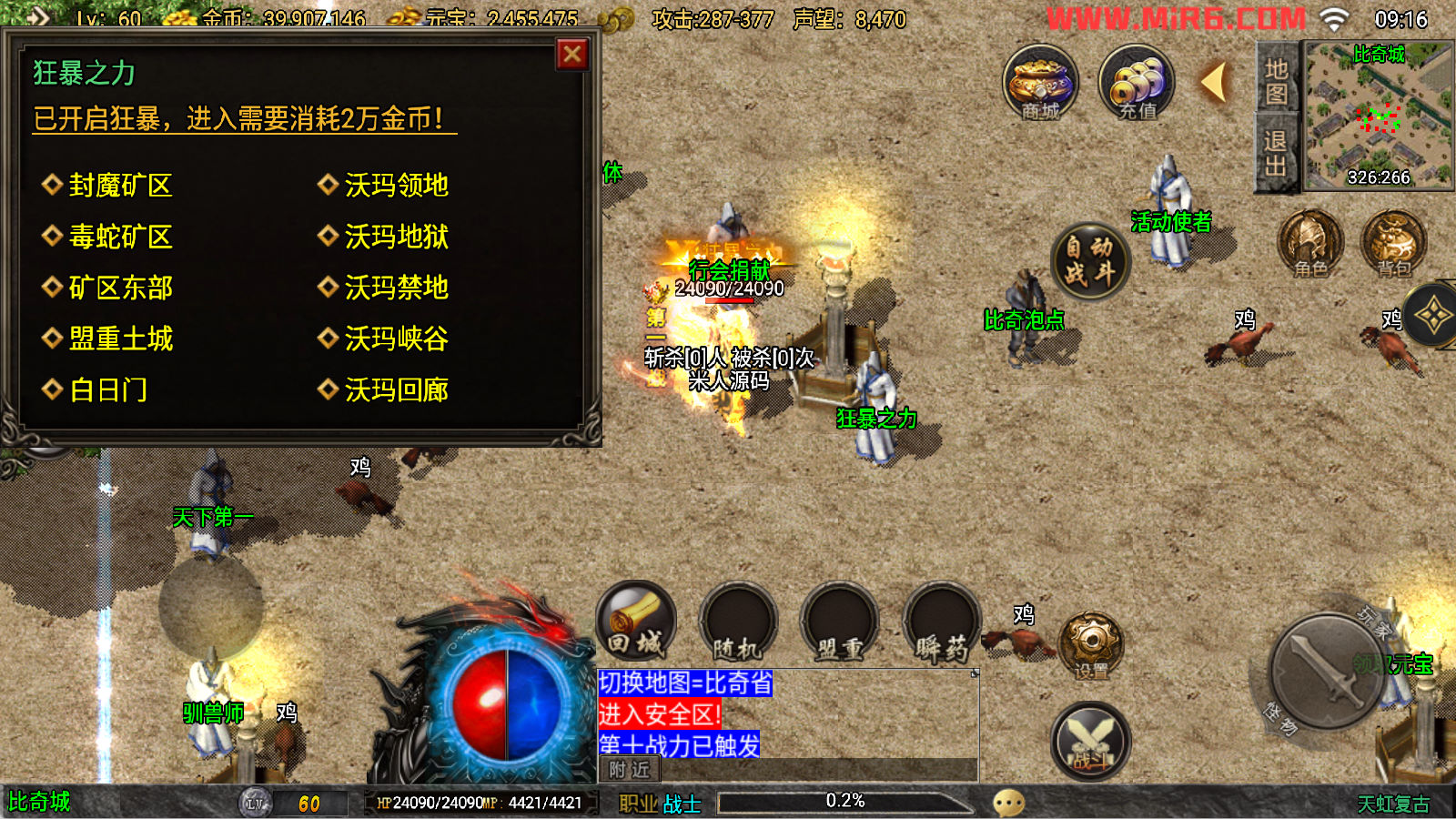Select 沃玛地狱 entry

pyautogui.click(x=396, y=237)
